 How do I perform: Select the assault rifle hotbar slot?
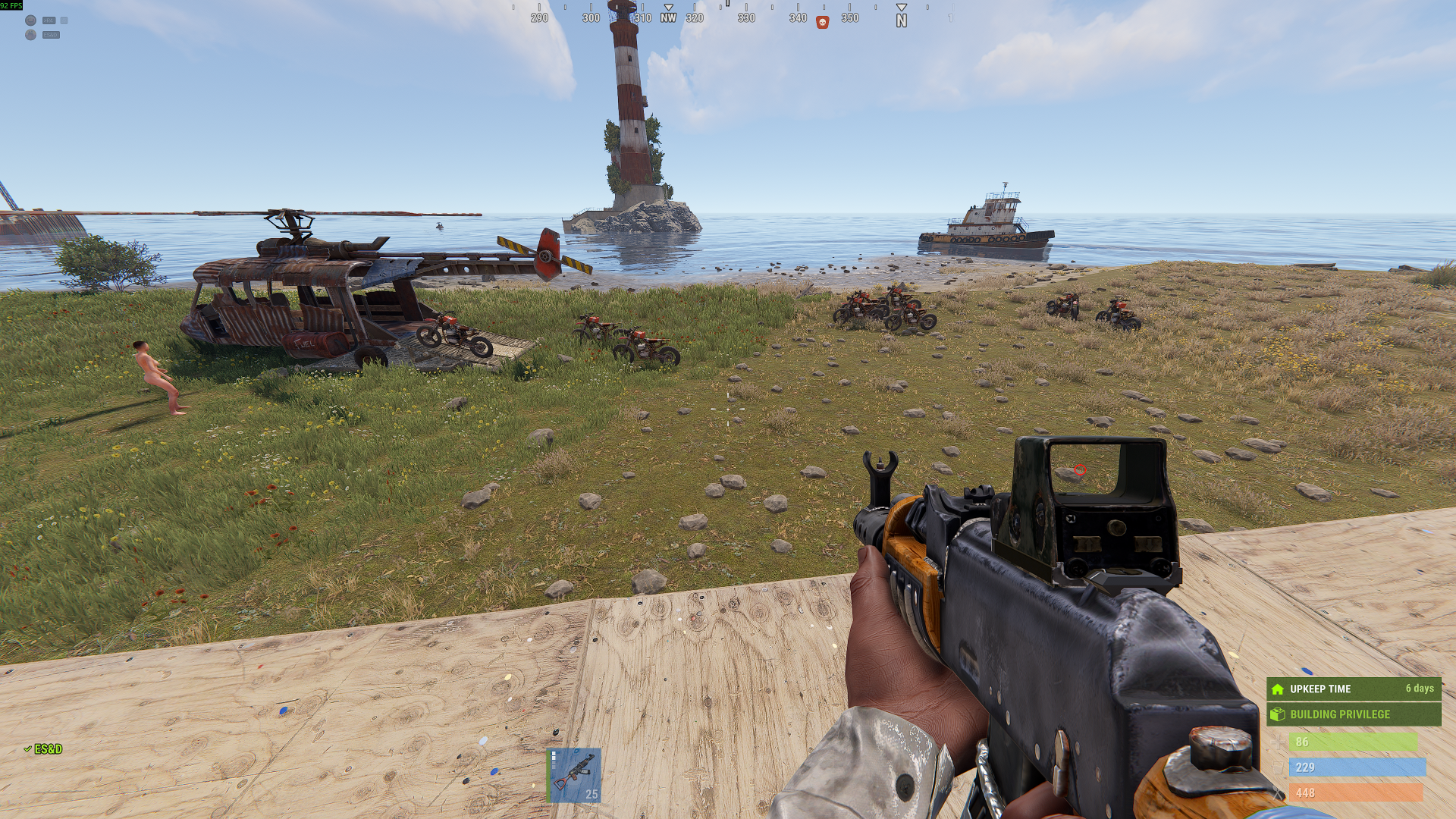click(x=574, y=774)
